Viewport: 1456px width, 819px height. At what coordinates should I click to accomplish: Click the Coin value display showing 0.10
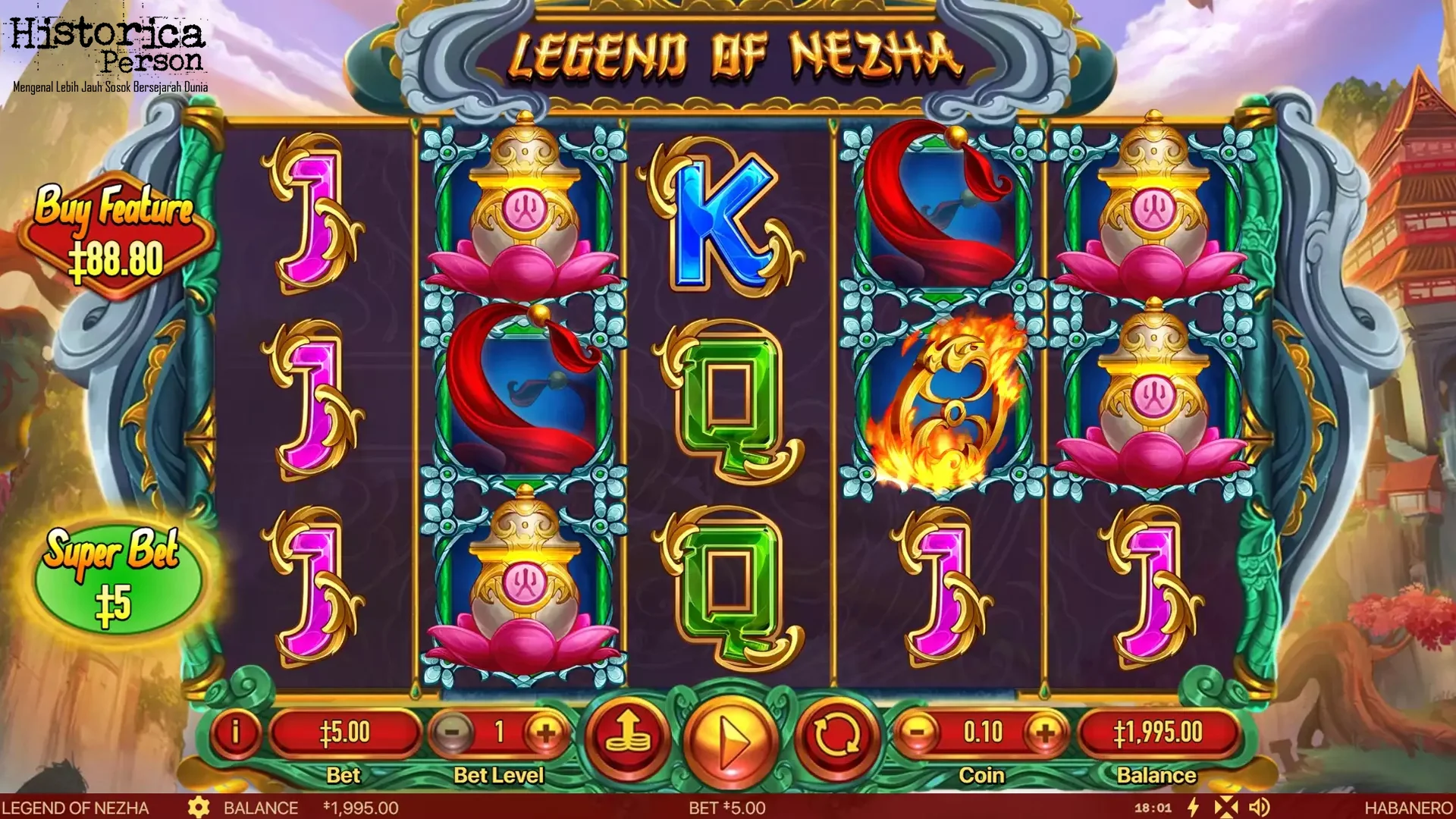coord(982,733)
